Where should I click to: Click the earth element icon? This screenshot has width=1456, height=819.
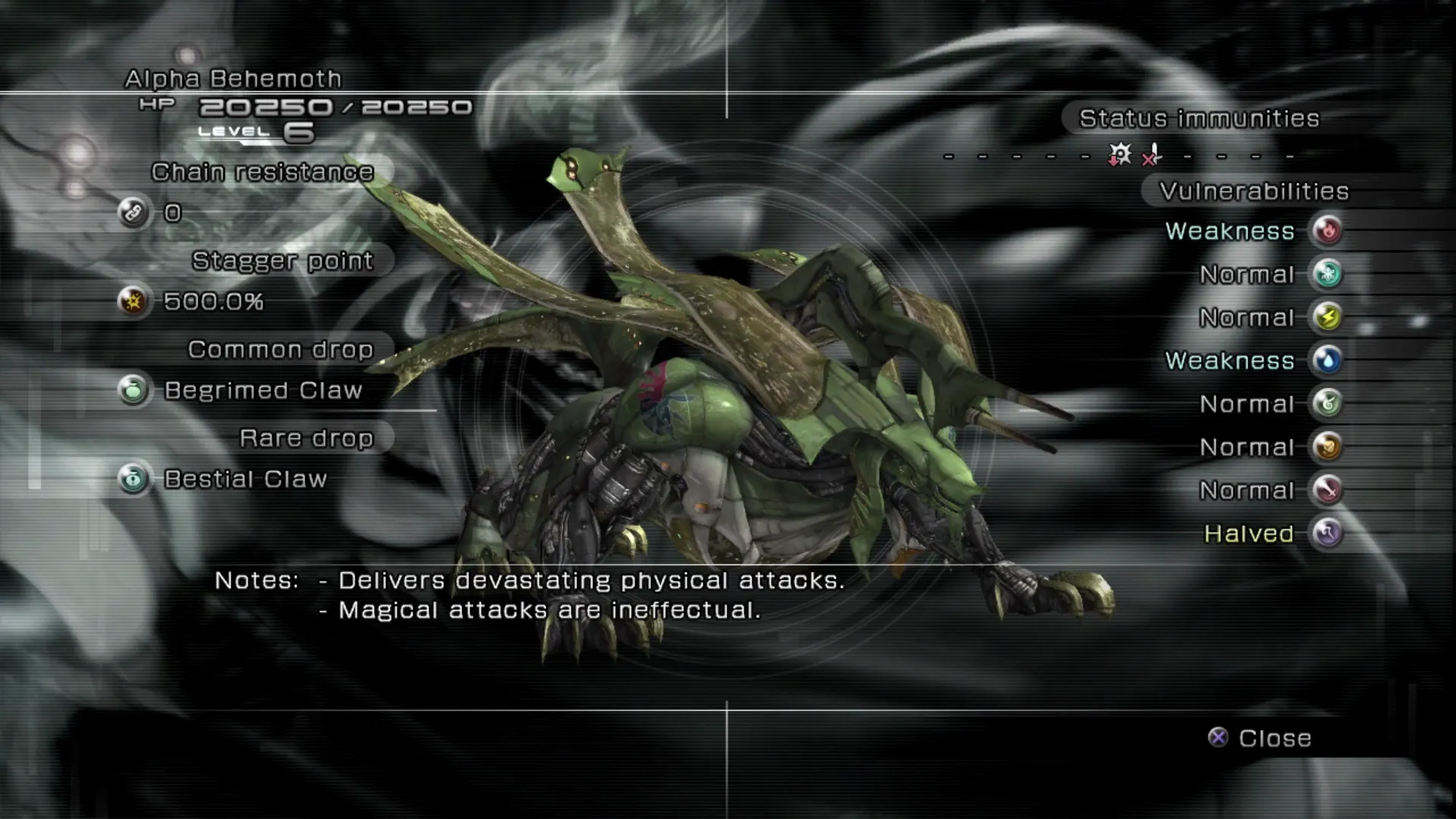click(x=1327, y=447)
